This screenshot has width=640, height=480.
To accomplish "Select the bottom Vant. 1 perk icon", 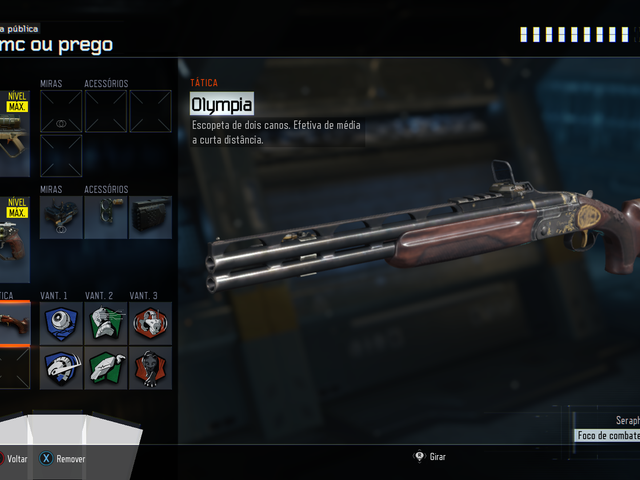I will (61, 368).
